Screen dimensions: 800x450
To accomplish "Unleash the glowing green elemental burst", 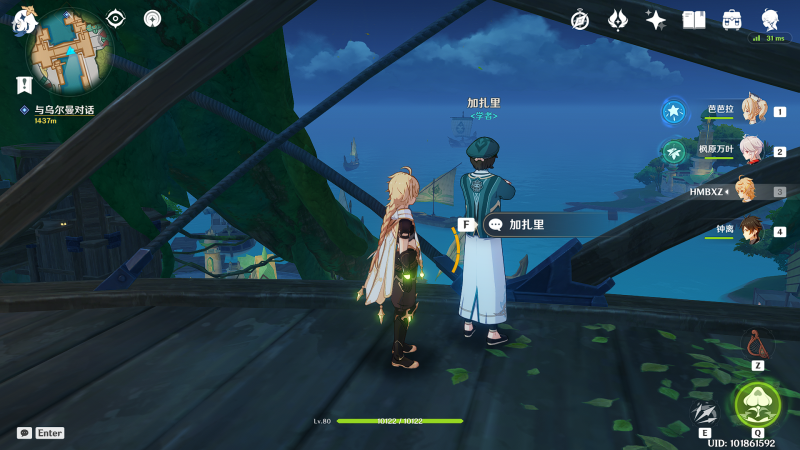I will pyautogui.click(x=757, y=404).
